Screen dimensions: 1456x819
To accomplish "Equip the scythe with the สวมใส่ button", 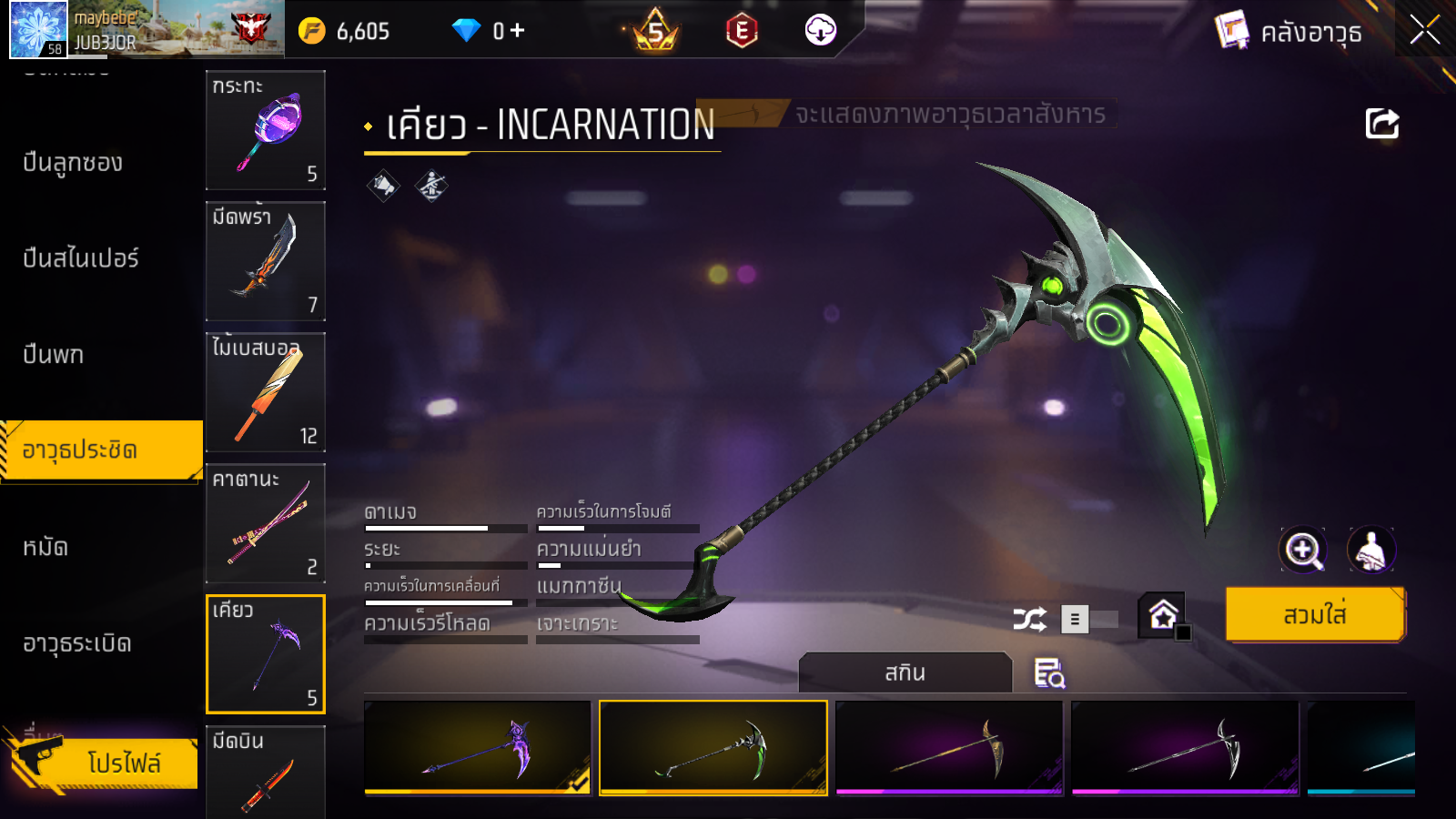I will tap(1315, 615).
